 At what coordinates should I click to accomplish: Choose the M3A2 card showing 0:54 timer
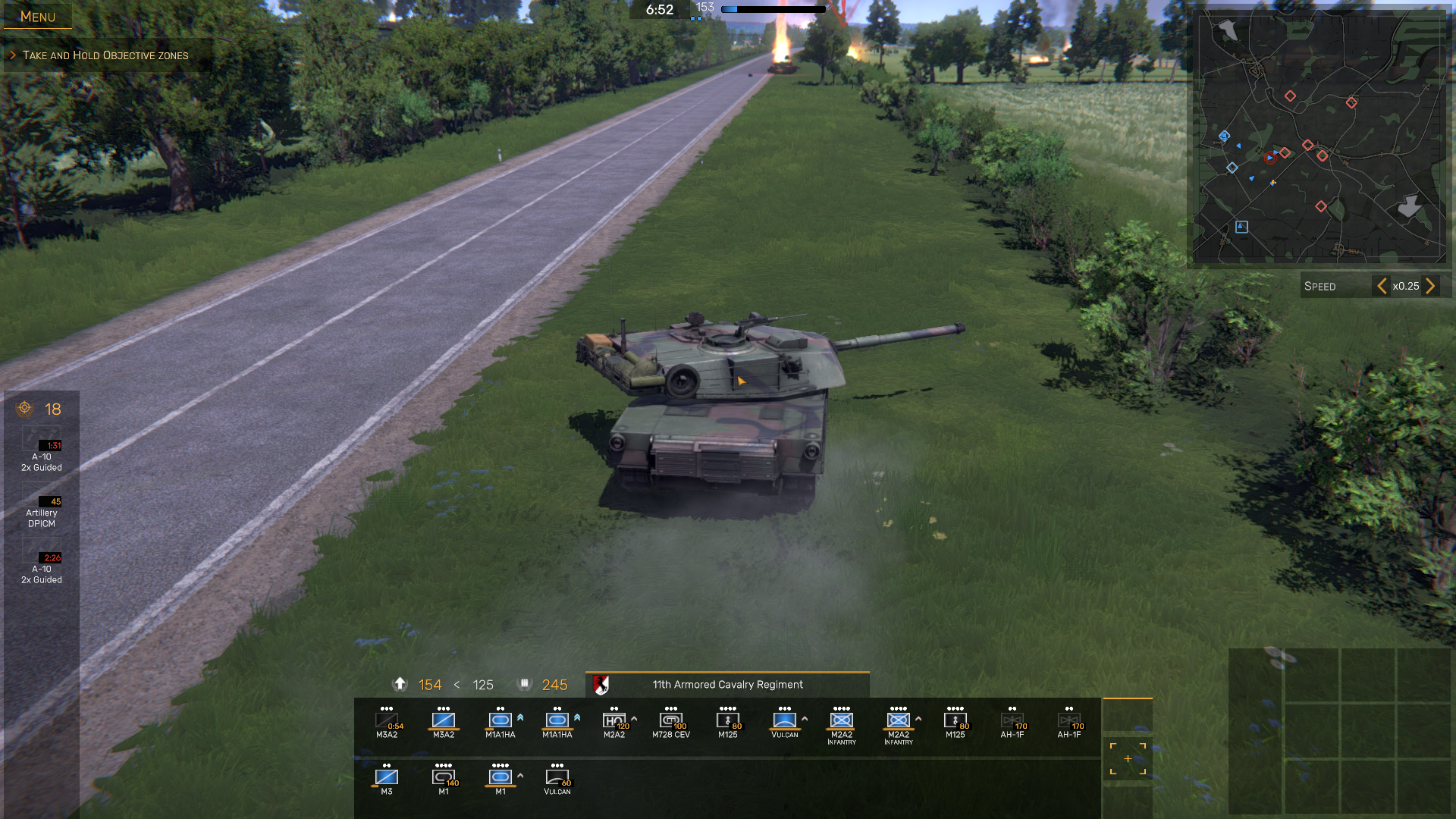tap(387, 723)
